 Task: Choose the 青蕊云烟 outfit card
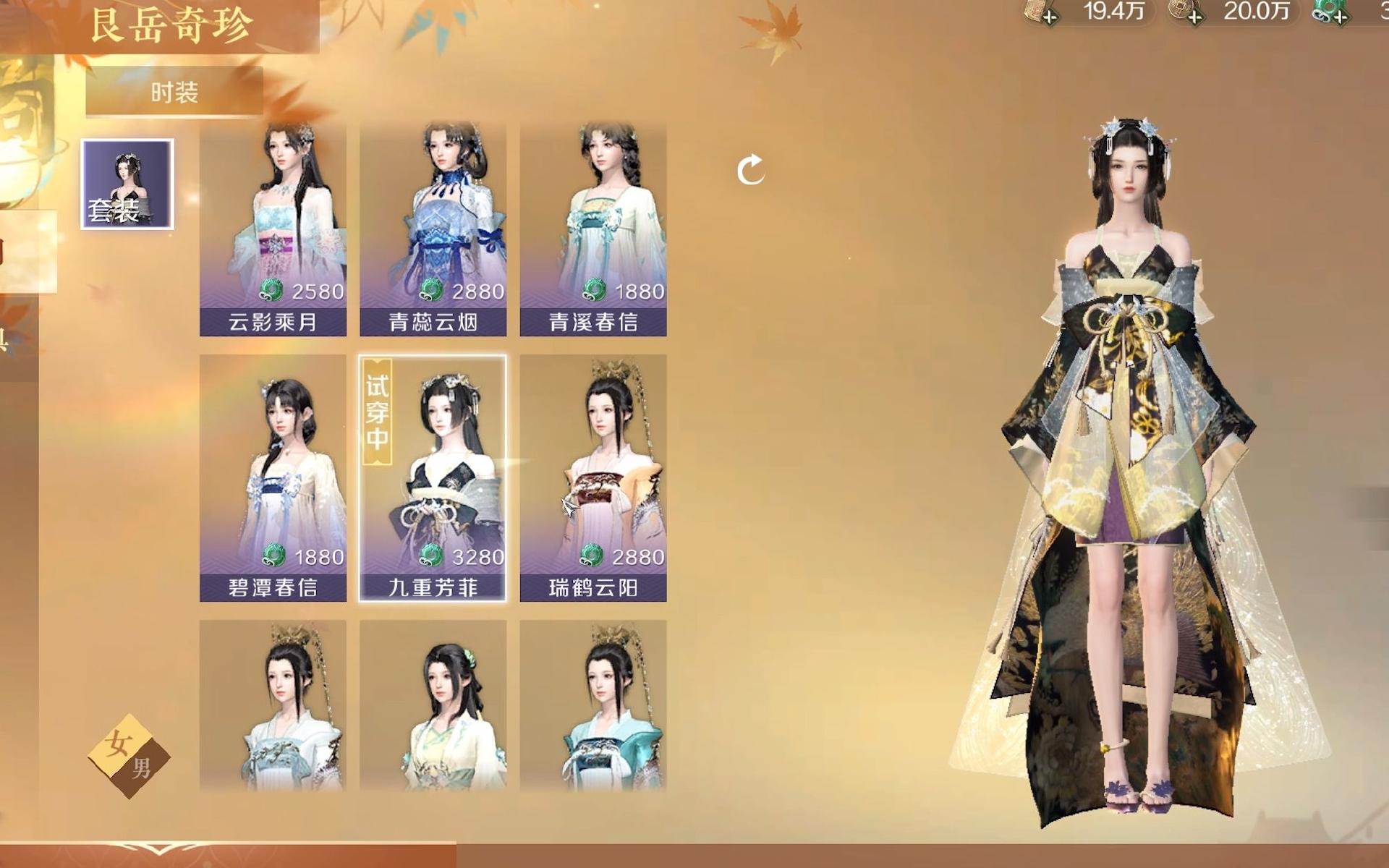coord(433,229)
